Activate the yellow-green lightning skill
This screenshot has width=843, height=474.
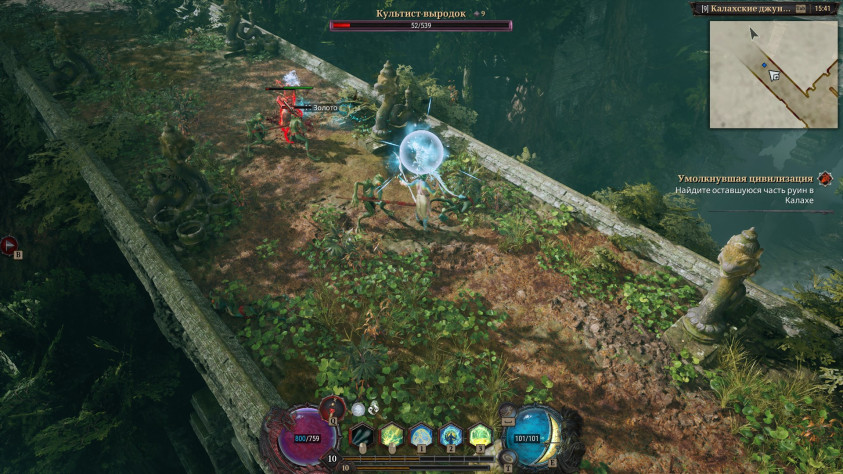coord(391,435)
